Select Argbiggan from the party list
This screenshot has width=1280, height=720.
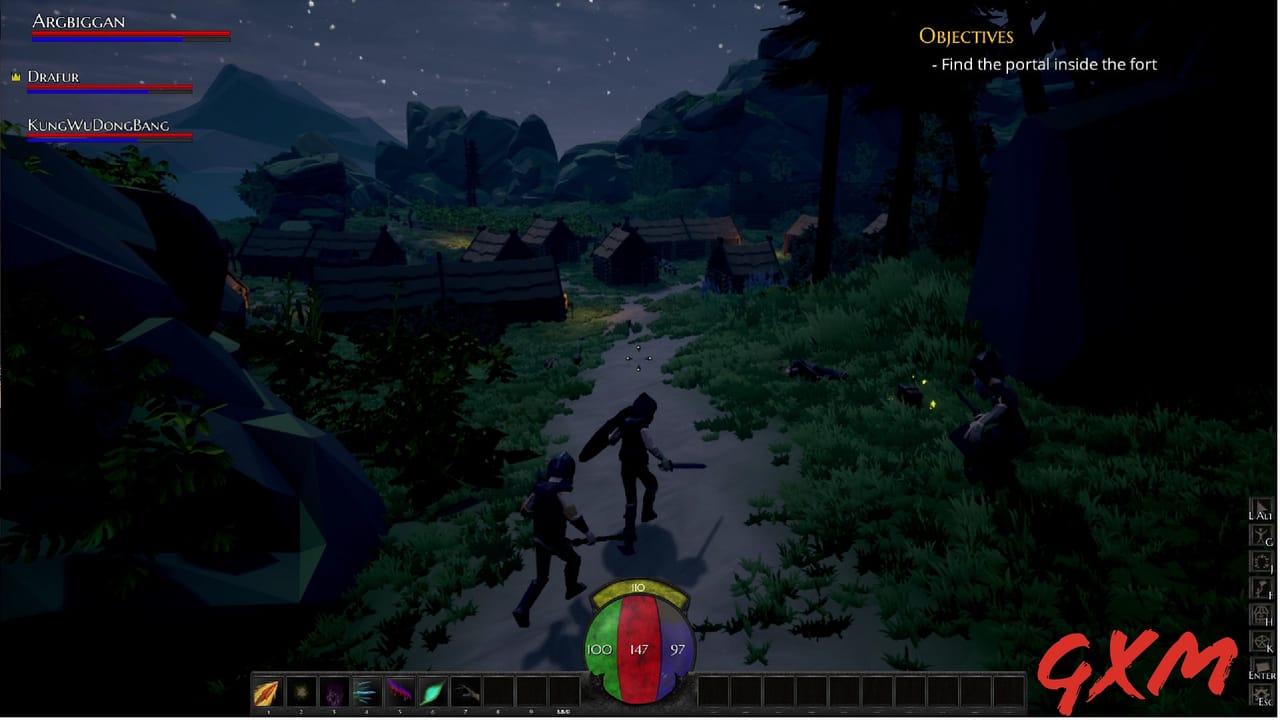(x=78, y=21)
